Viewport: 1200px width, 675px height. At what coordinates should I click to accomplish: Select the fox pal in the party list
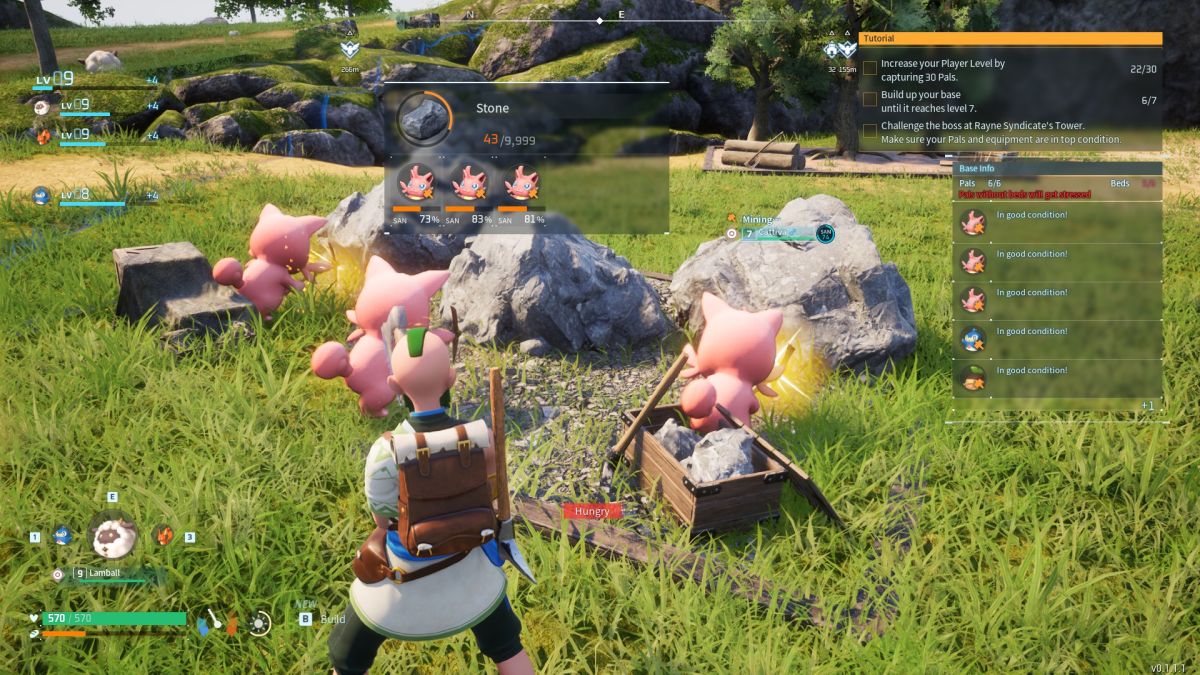pyautogui.click(x=42, y=135)
